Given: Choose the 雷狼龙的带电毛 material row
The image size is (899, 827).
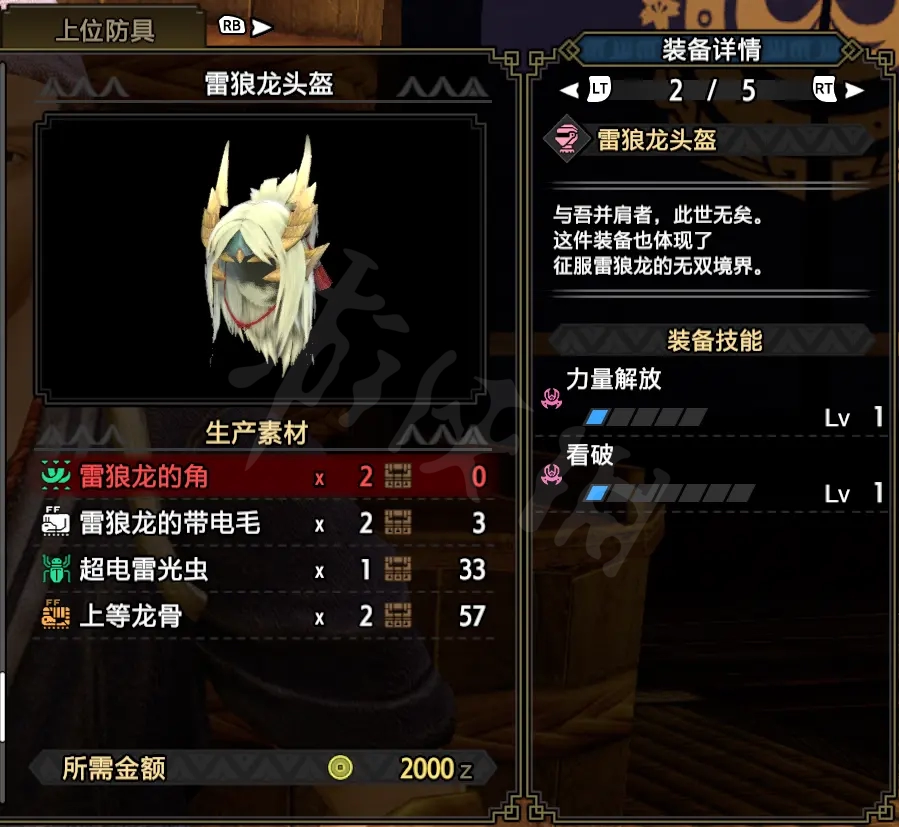Looking at the screenshot, I should (265, 523).
